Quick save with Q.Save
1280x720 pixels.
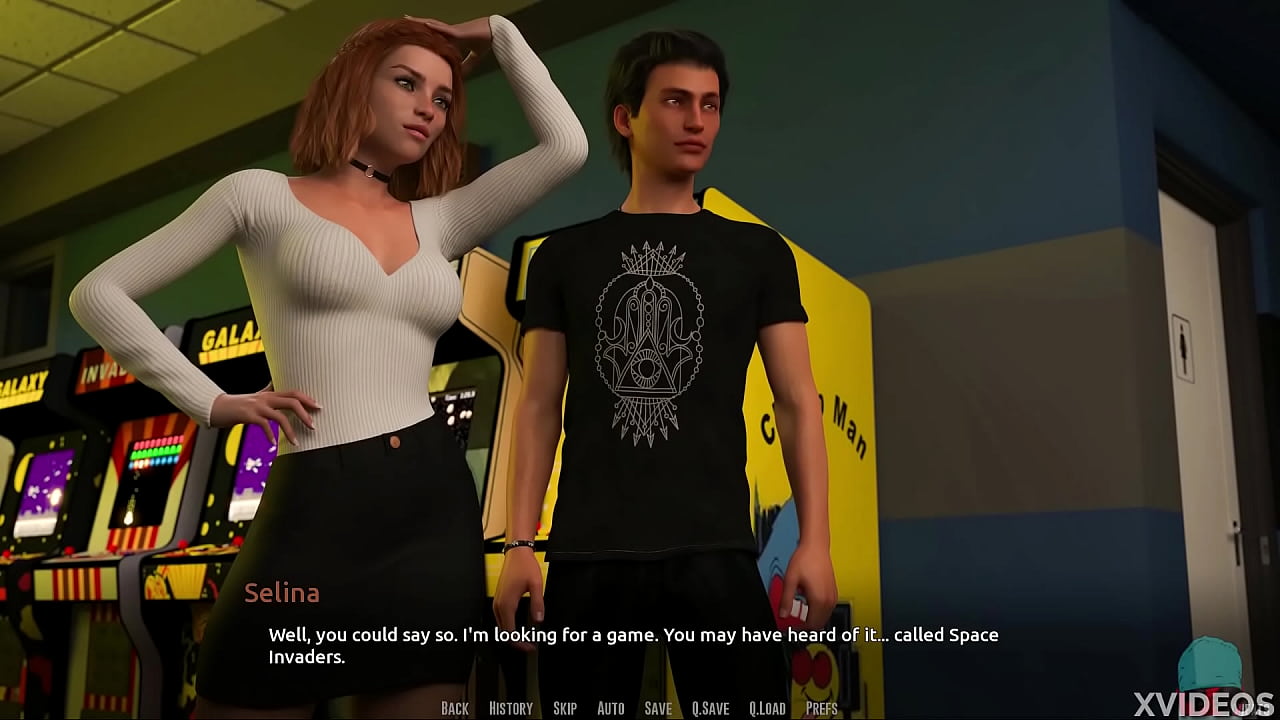point(710,708)
